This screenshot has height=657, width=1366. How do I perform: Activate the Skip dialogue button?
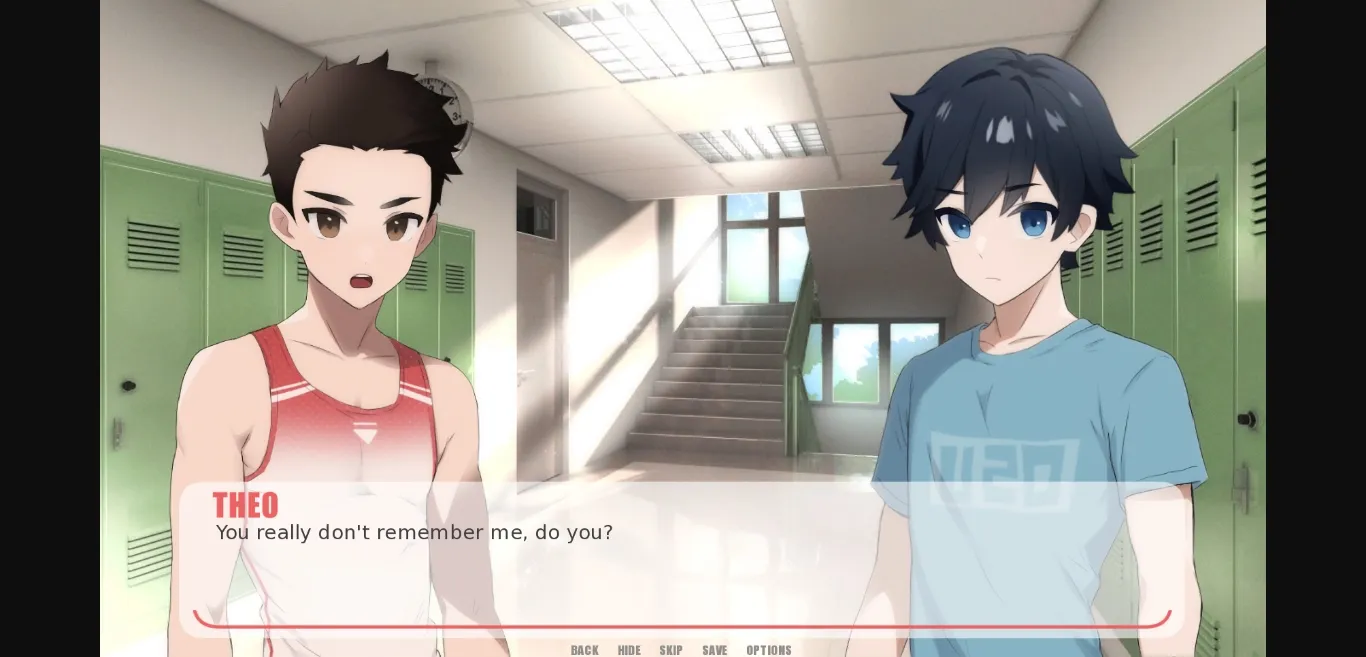(671, 650)
